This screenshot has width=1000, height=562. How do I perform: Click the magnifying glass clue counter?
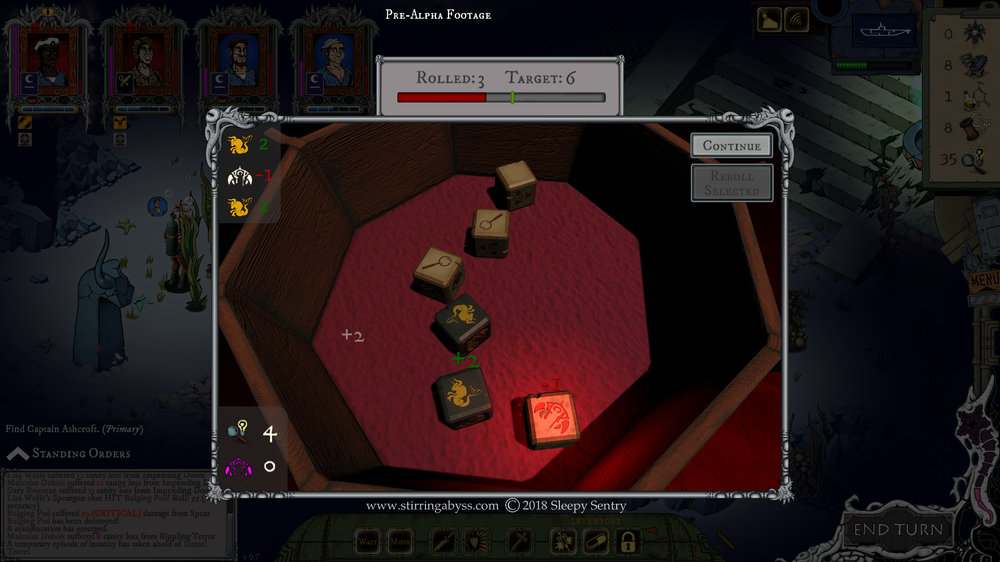tap(240, 434)
